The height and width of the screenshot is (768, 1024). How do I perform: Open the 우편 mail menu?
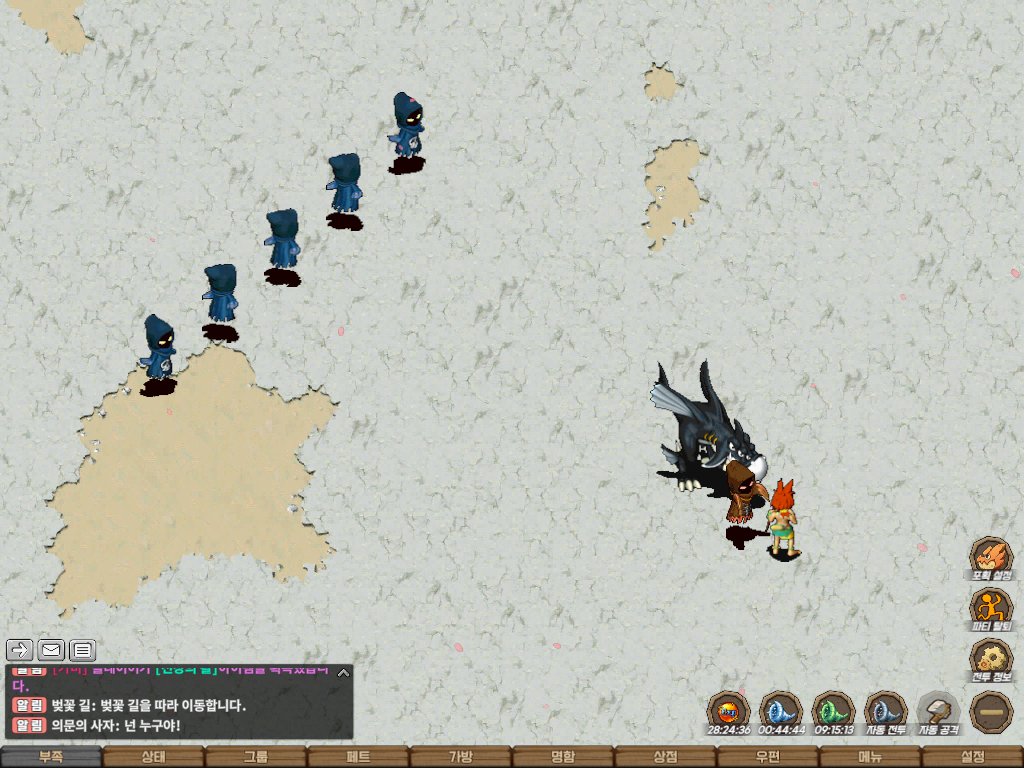pyautogui.click(x=767, y=757)
